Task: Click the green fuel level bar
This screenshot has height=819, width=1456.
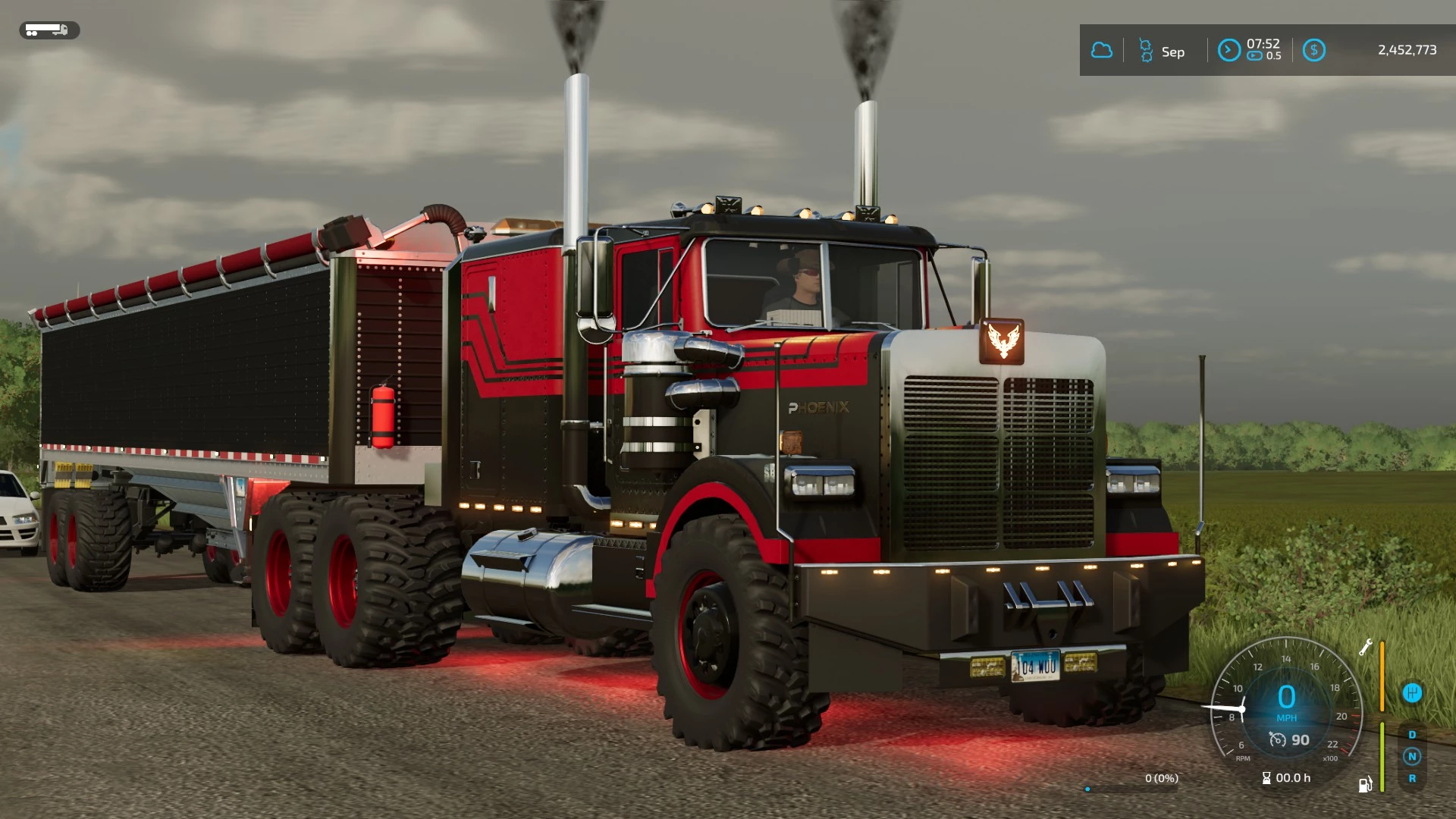Action: tap(1382, 755)
